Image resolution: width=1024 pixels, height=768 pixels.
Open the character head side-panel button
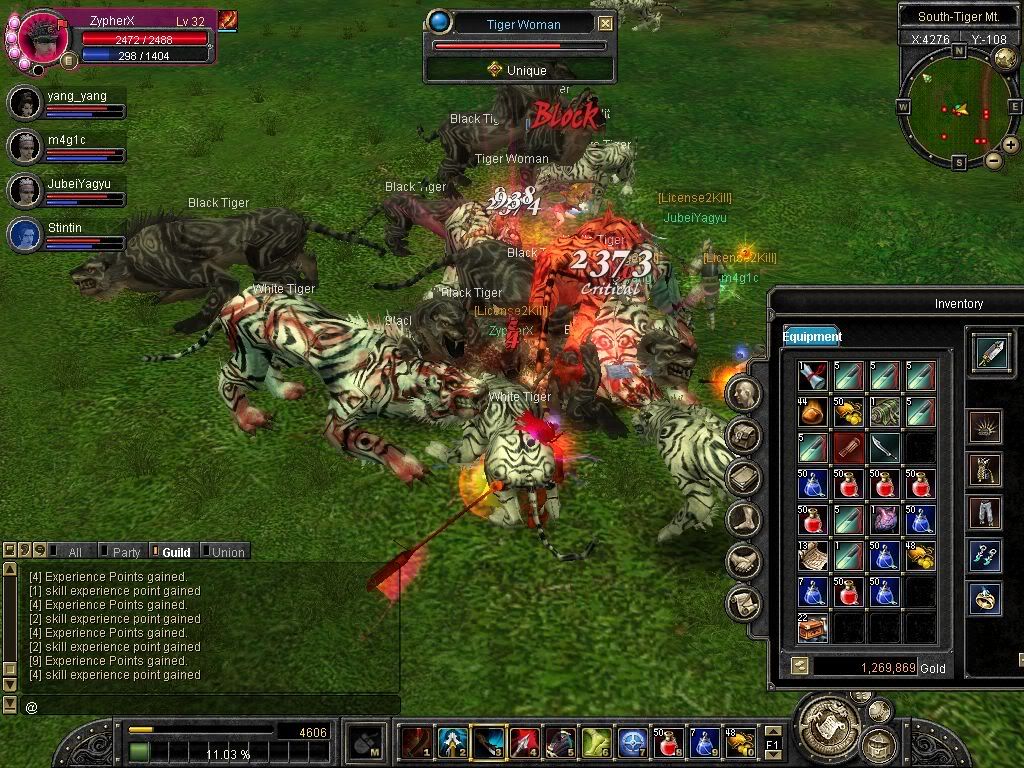click(x=744, y=393)
